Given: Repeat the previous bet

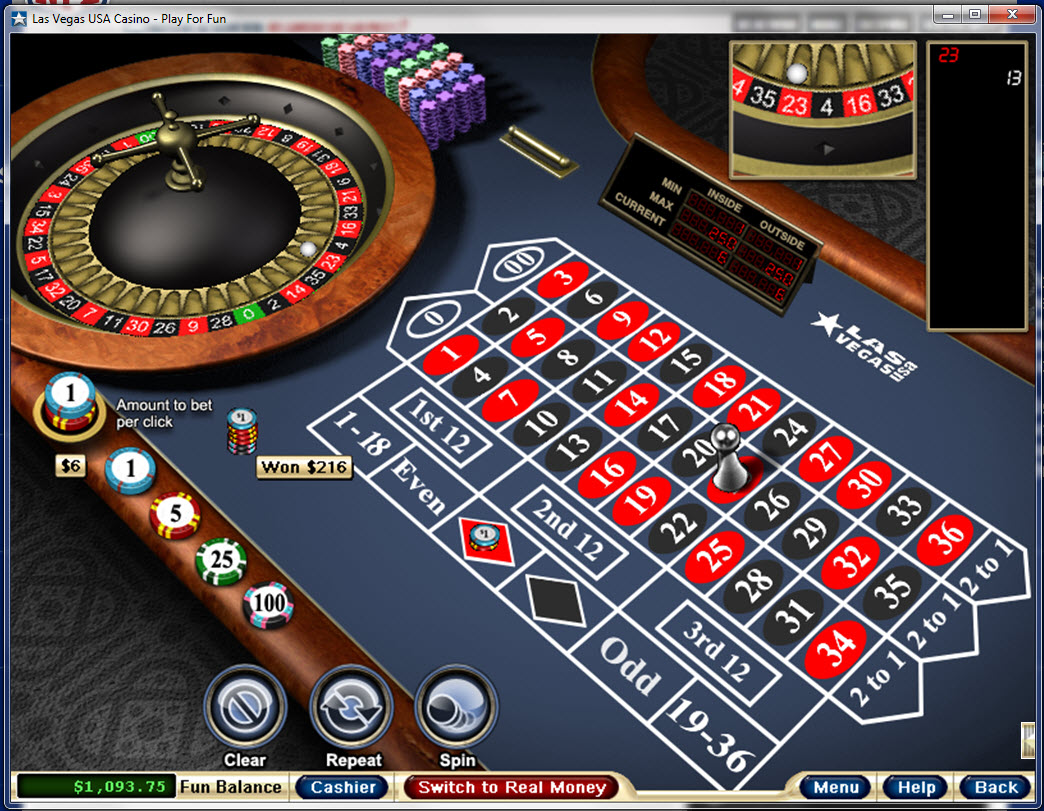Looking at the screenshot, I should 352,707.
